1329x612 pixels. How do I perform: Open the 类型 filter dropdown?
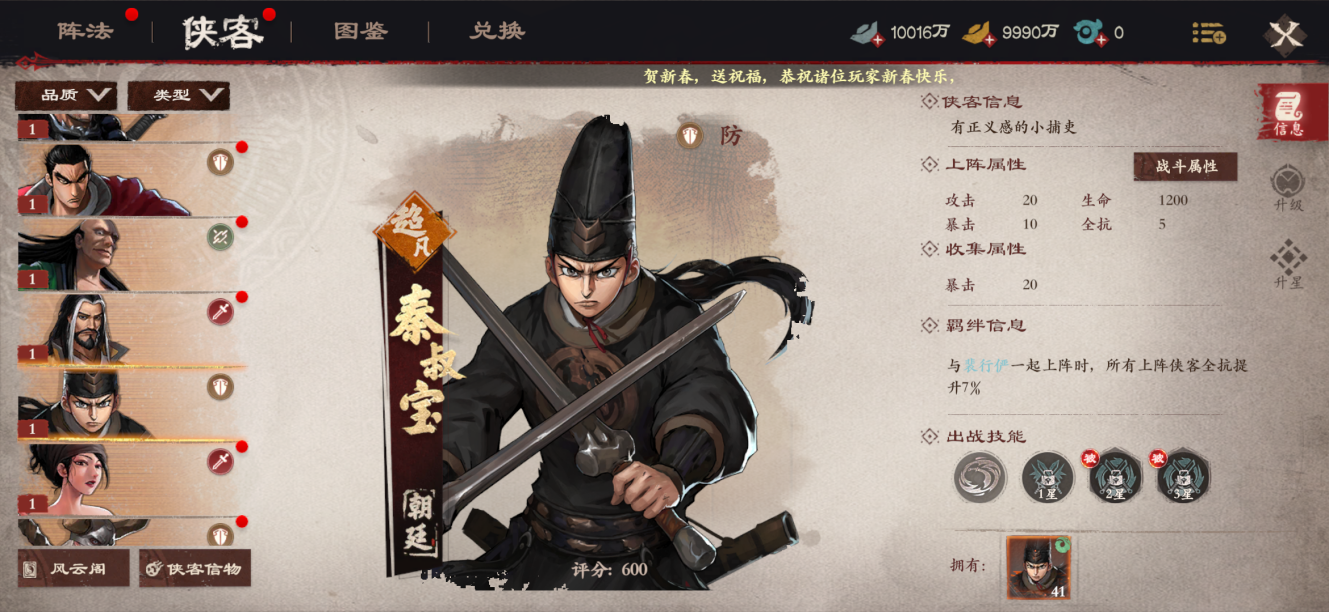(x=179, y=96)
